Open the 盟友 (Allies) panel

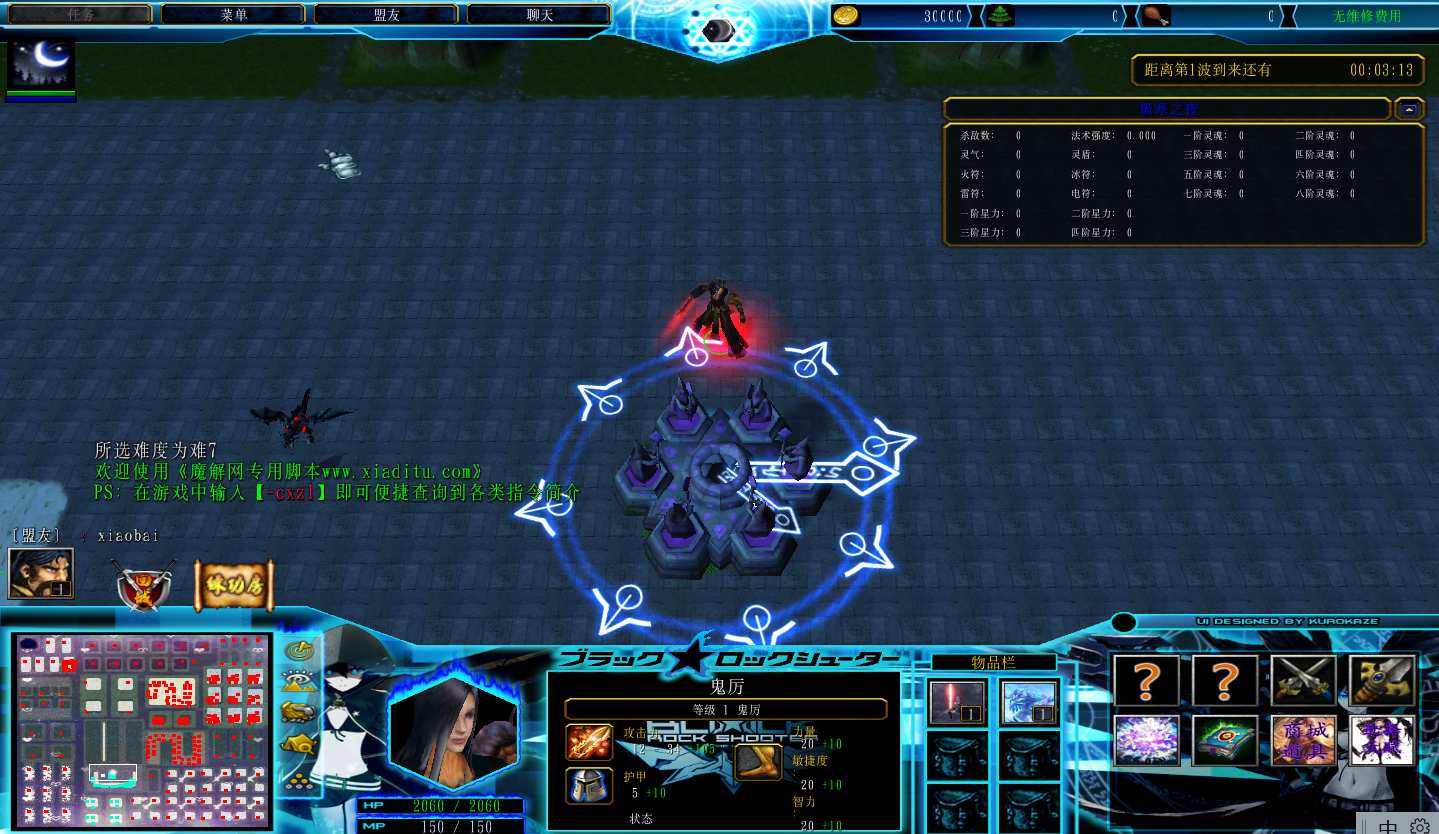[386, 14]
